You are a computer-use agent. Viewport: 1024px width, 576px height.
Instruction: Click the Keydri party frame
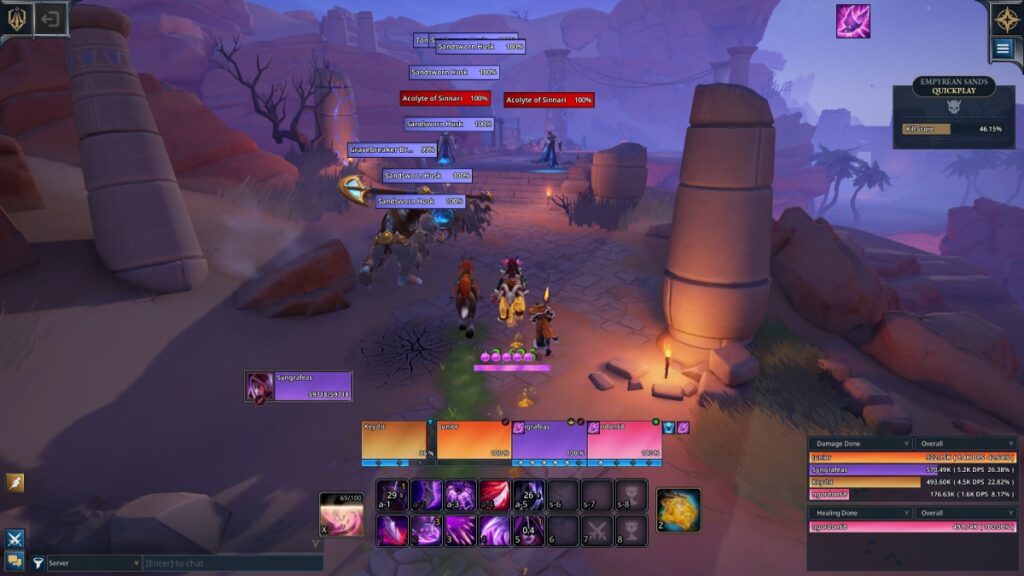(398, 442)
